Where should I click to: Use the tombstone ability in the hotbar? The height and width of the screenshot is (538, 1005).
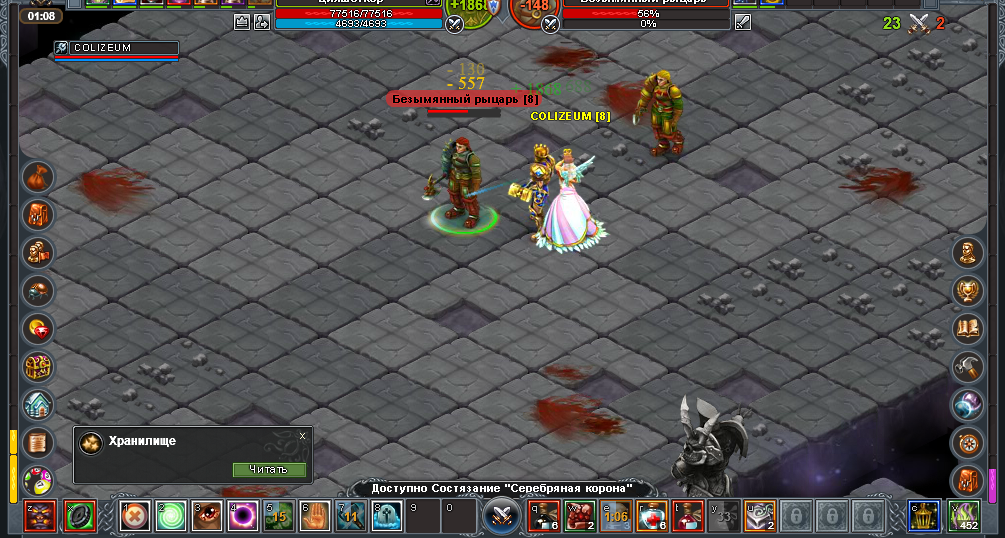tap(386, 516)
